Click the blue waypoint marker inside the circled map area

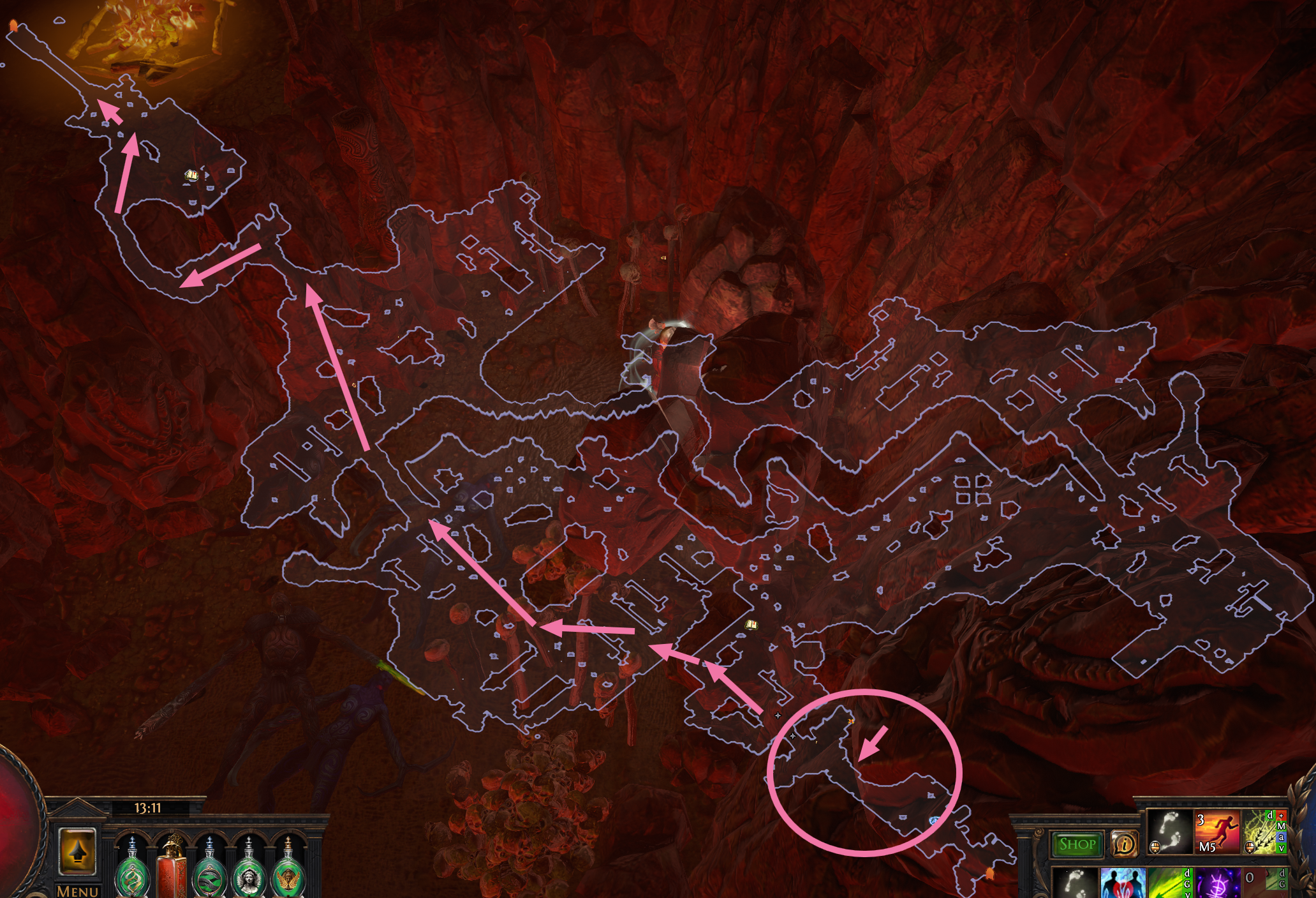(933, 819)
